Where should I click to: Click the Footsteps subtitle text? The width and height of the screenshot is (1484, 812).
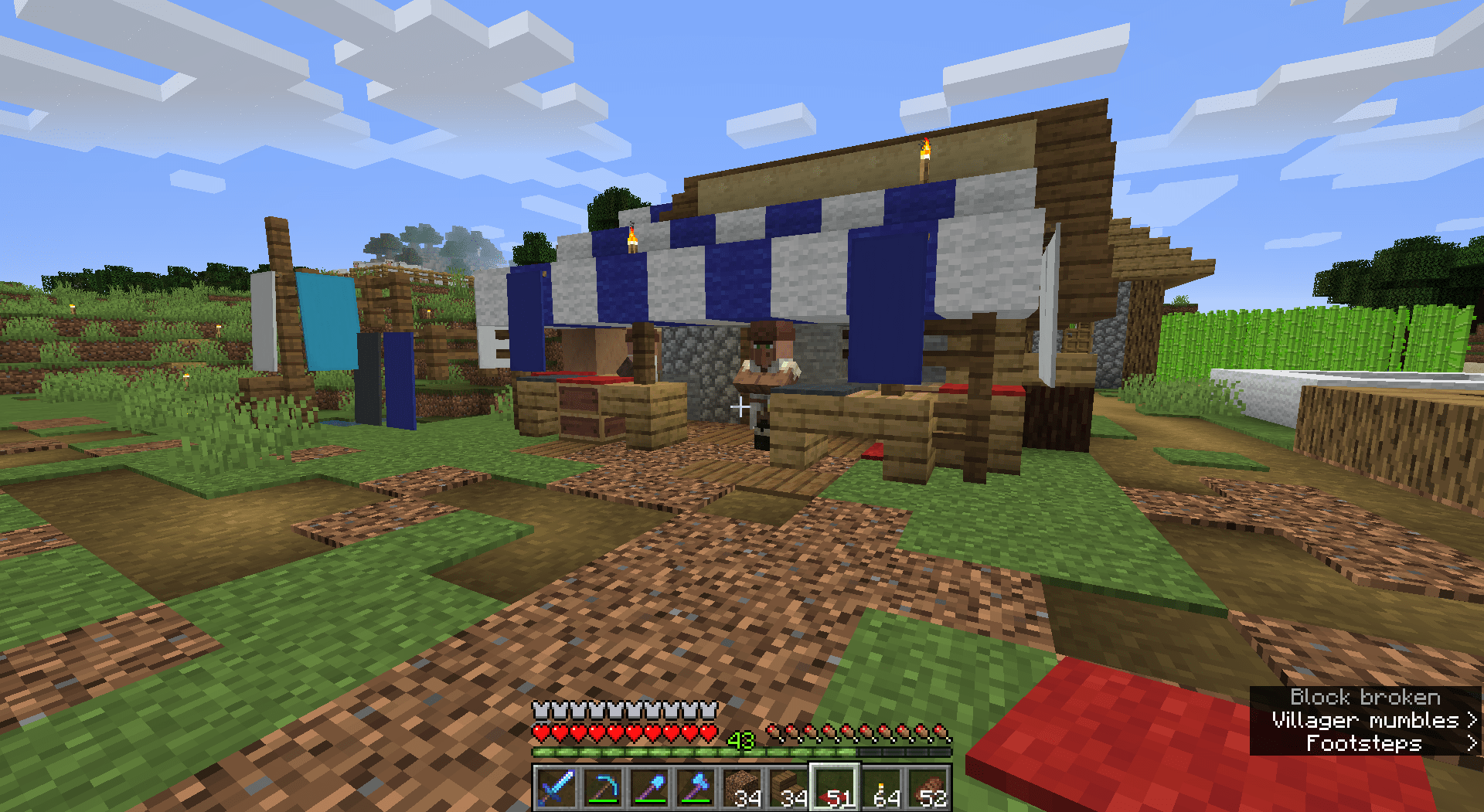tap(1363, 742)
